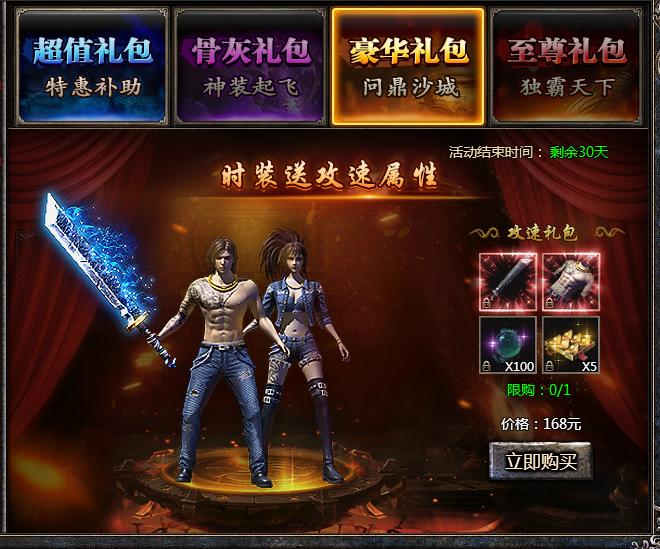Image resolution: width=660 pixels, height=549 pixels.
Task: Click the 立即购买 buy button
Action: [x=540, y=461]
